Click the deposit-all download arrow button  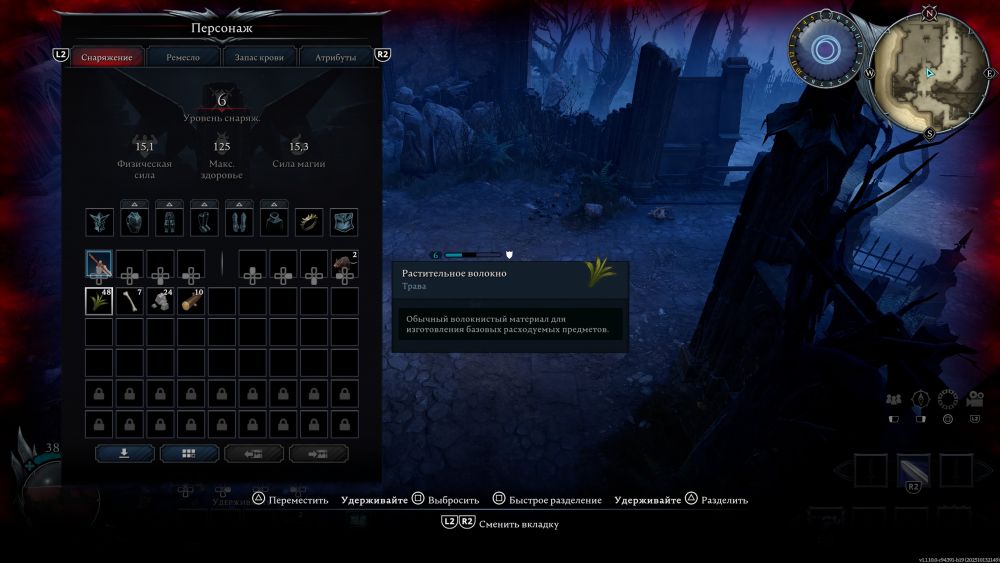tap(125, 453)
